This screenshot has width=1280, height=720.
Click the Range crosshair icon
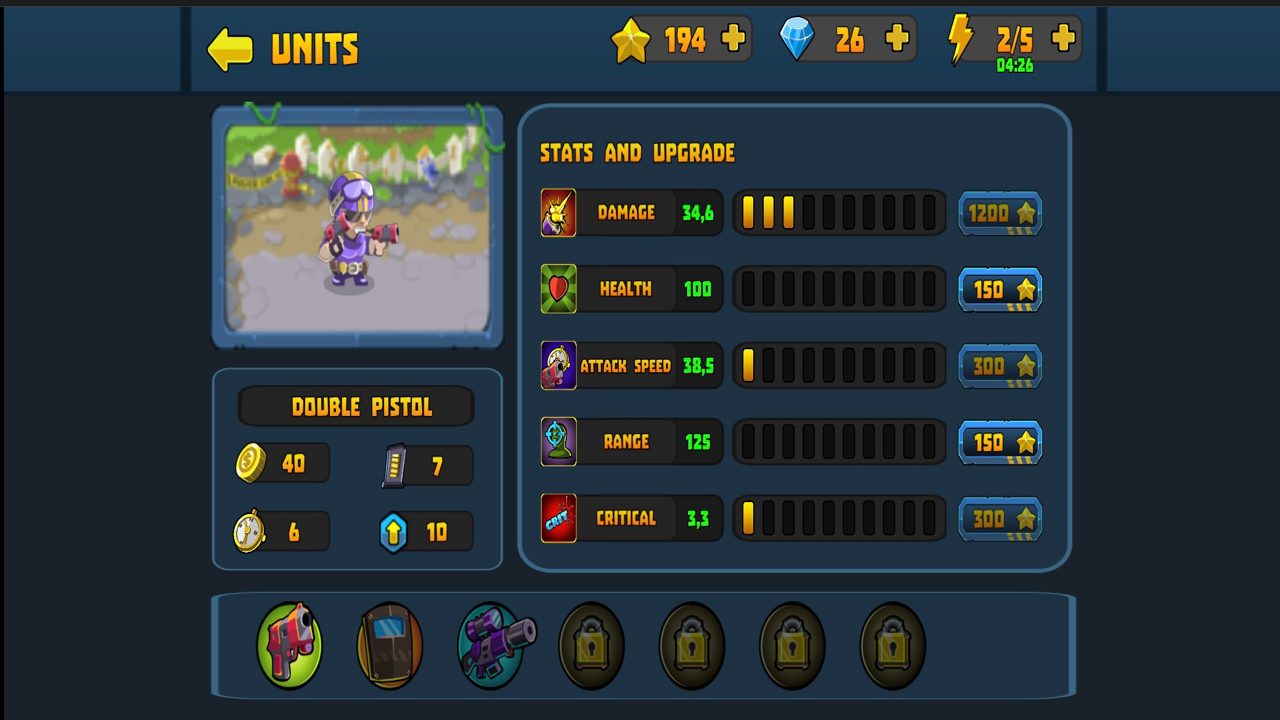[x=558, y=442]
